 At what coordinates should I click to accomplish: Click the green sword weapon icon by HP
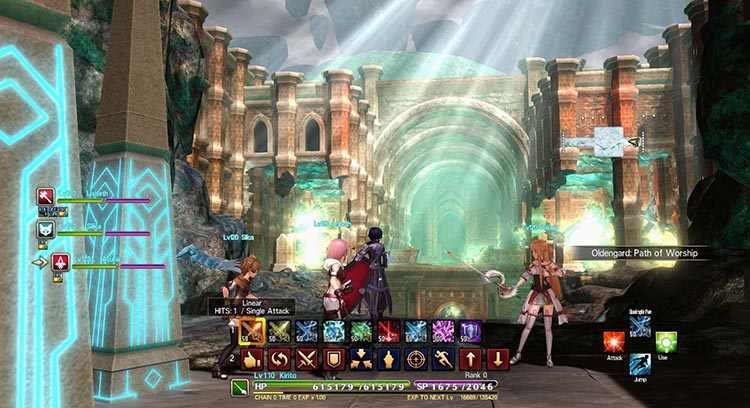point(242,386)
